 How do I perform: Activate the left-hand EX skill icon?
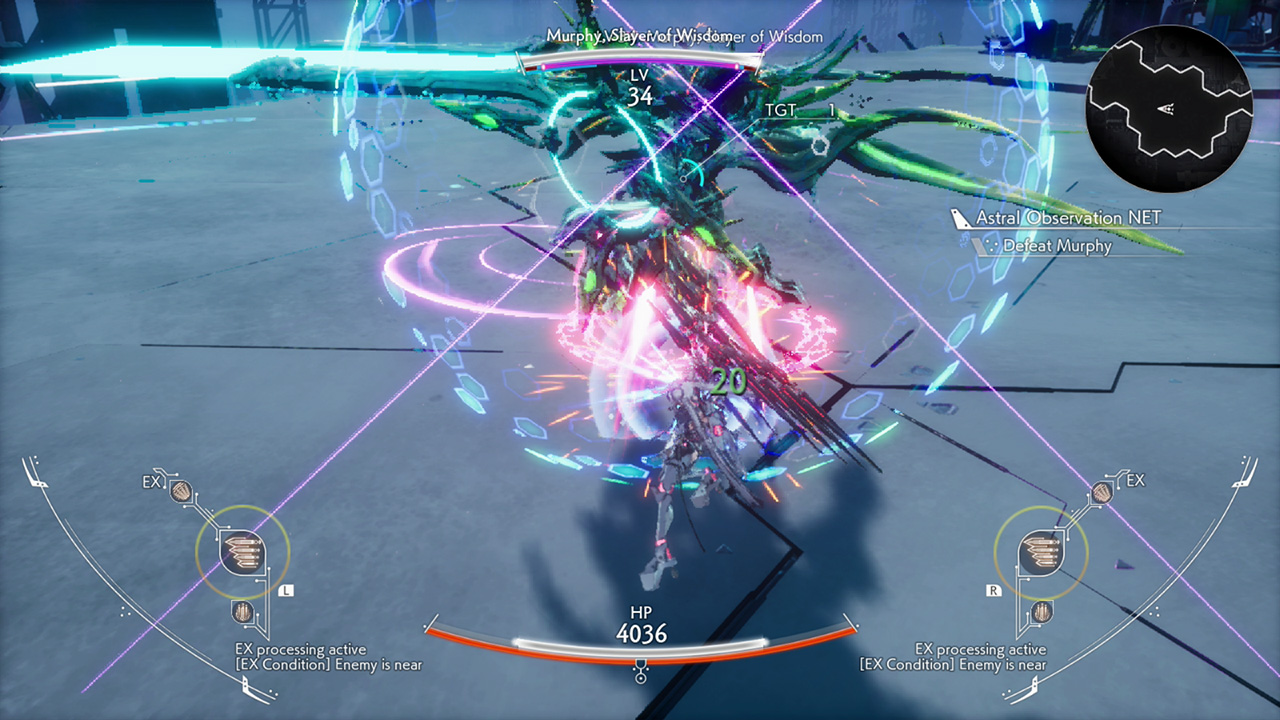[181, 490]
